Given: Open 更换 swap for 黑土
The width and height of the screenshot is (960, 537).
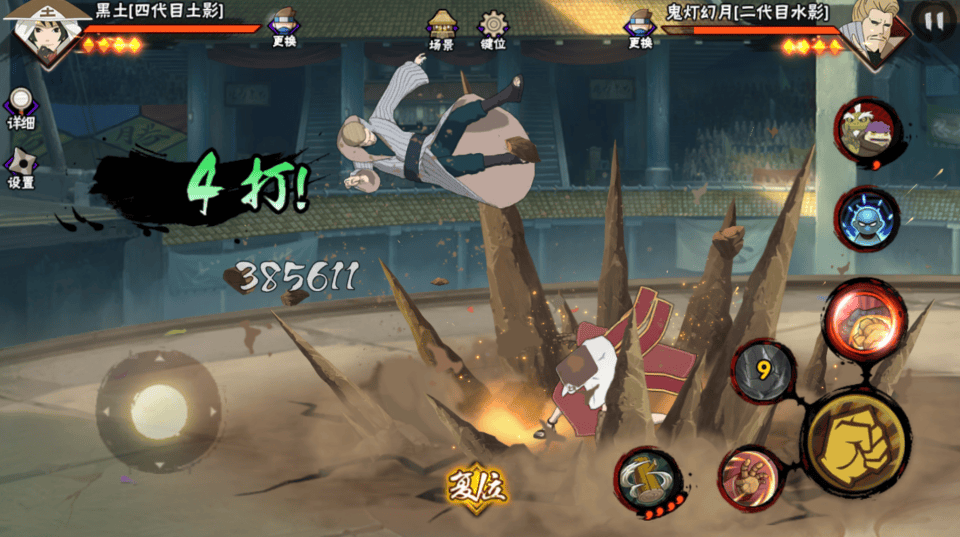Looking at the screenshot, I should click(x=284, y=29).
